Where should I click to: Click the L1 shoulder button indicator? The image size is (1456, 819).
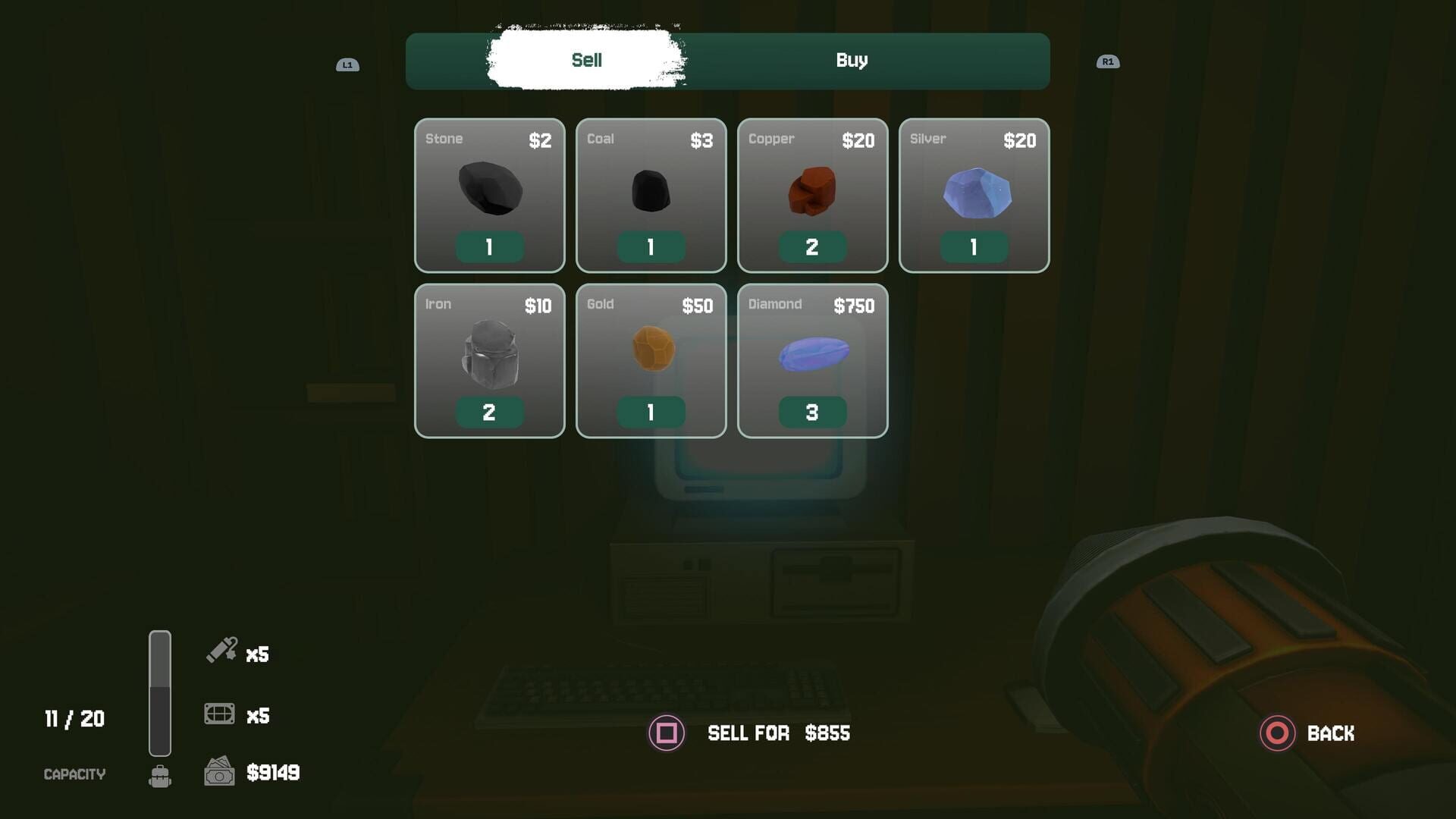pos(348,64)
